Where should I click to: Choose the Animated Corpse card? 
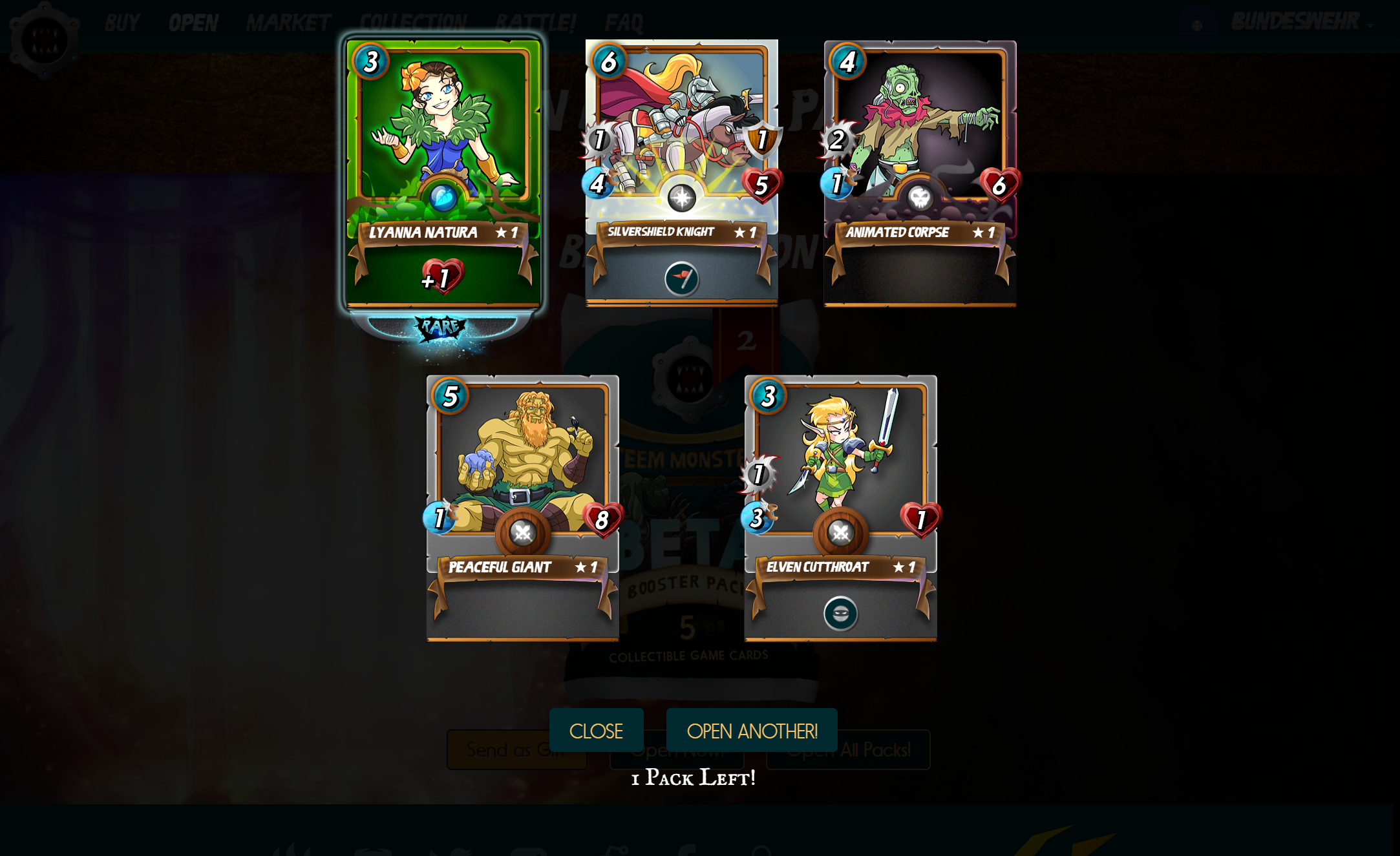pyautogui.click(x=920, y=172)
